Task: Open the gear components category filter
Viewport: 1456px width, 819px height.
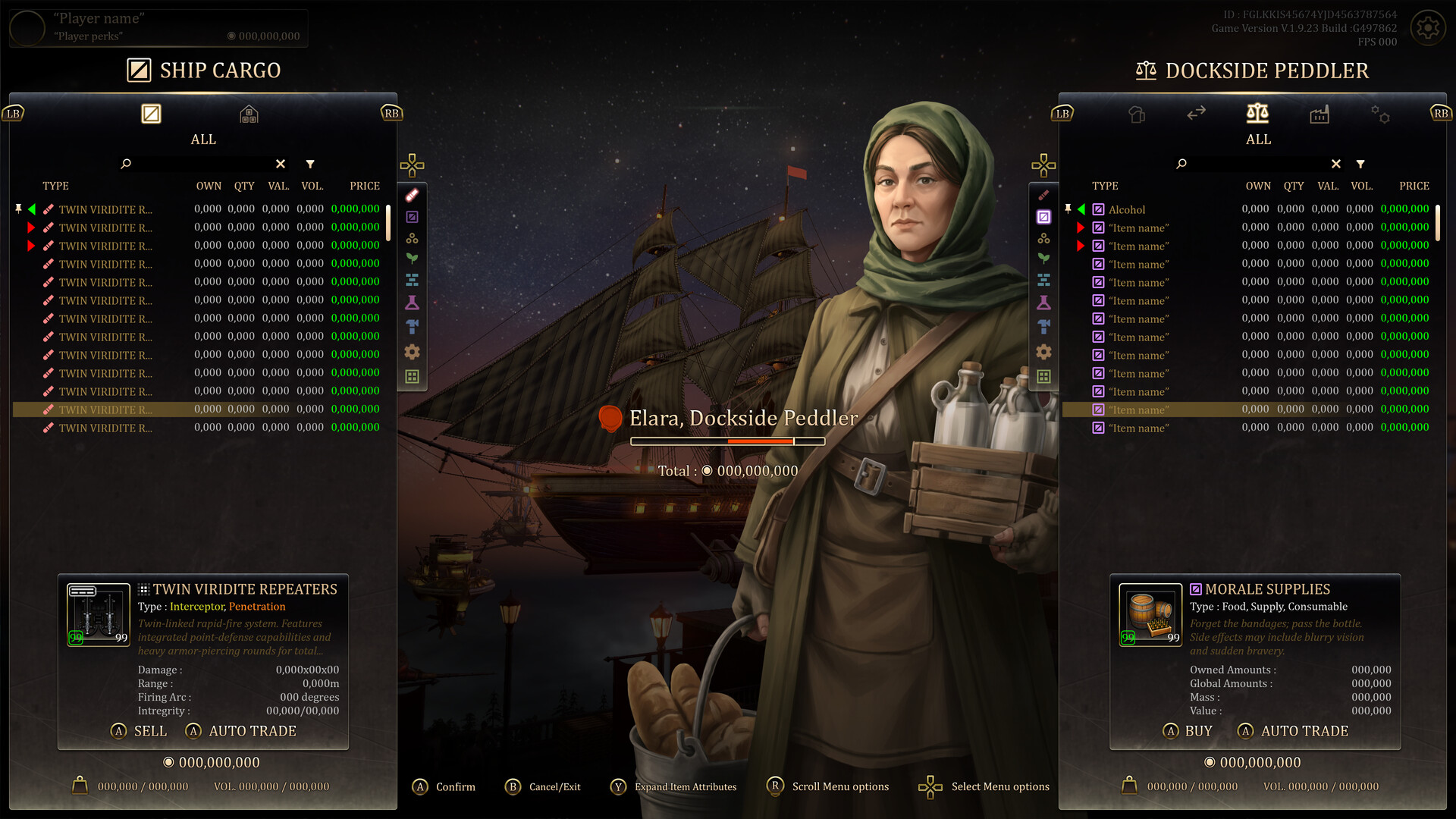Action: [x=1044, y=352]
